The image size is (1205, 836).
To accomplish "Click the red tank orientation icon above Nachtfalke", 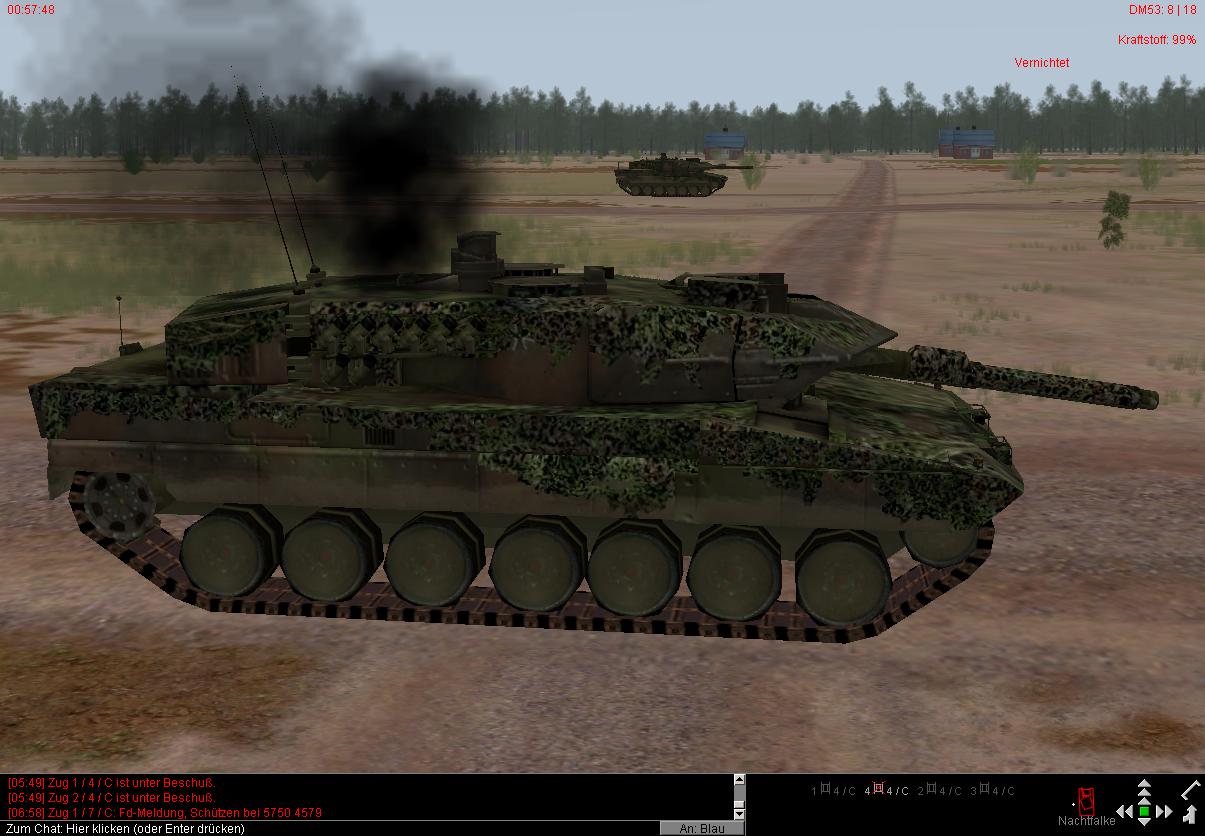I will pyautogui.click(x=1086, y=800).
